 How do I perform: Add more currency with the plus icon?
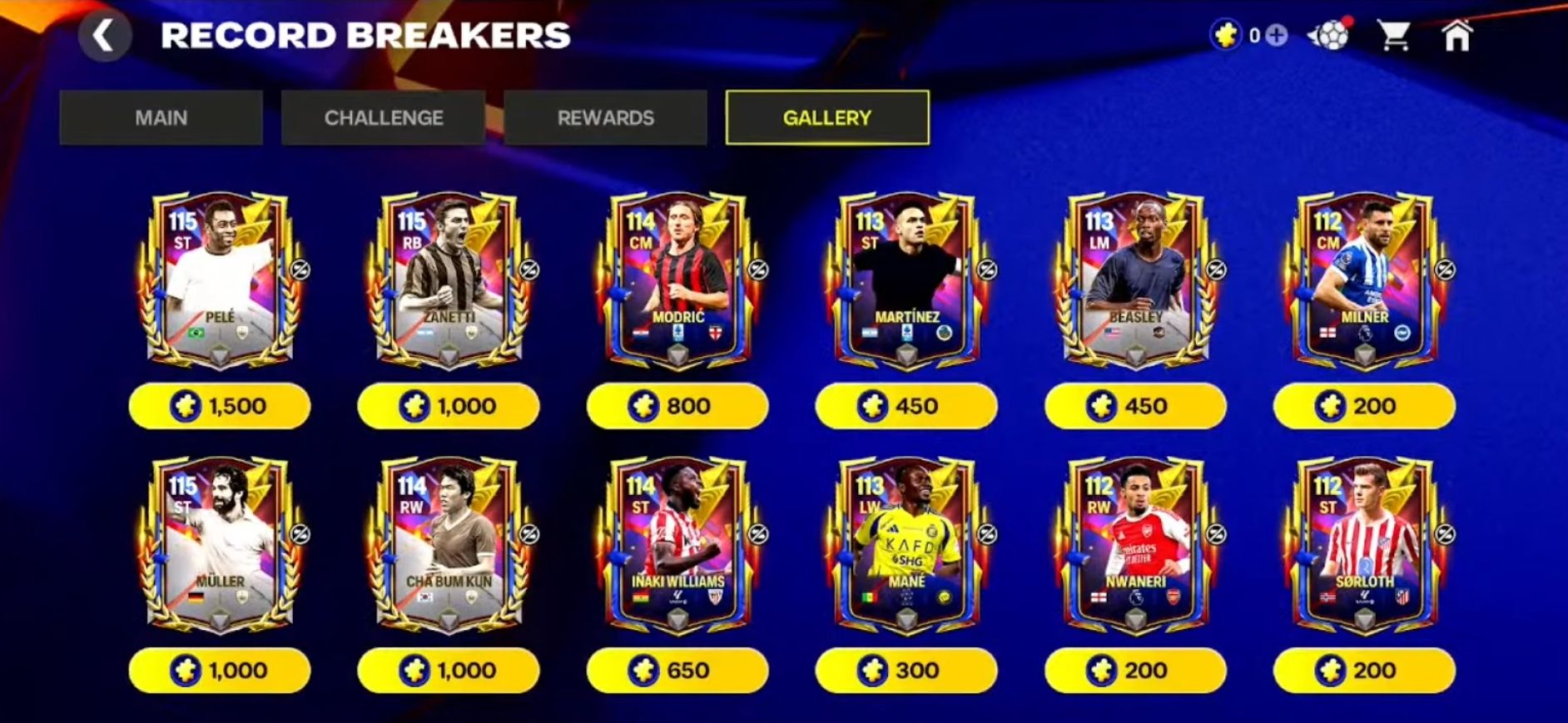tap(1276, 36)
